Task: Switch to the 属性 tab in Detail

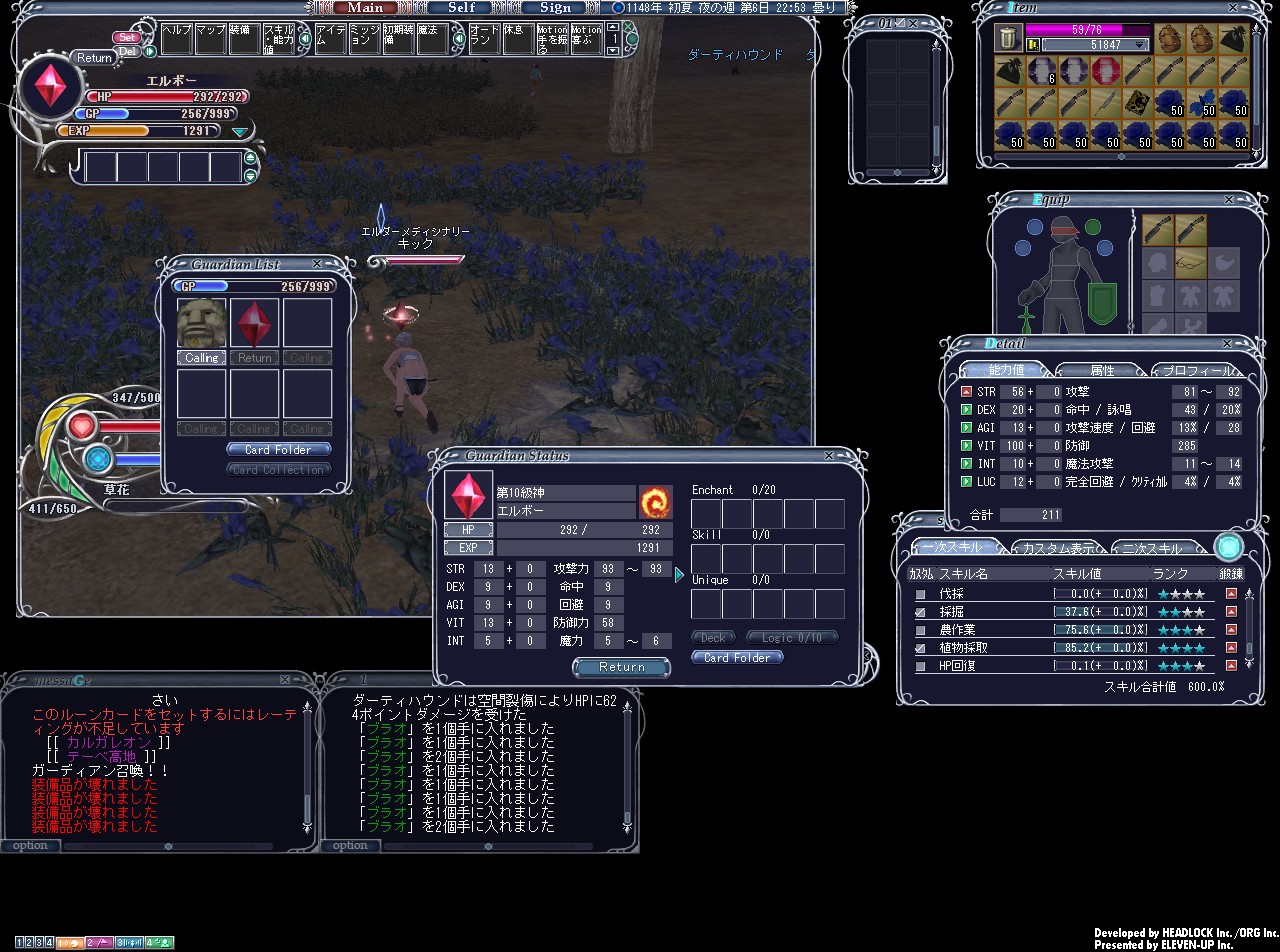Action: pos(1101,371)
